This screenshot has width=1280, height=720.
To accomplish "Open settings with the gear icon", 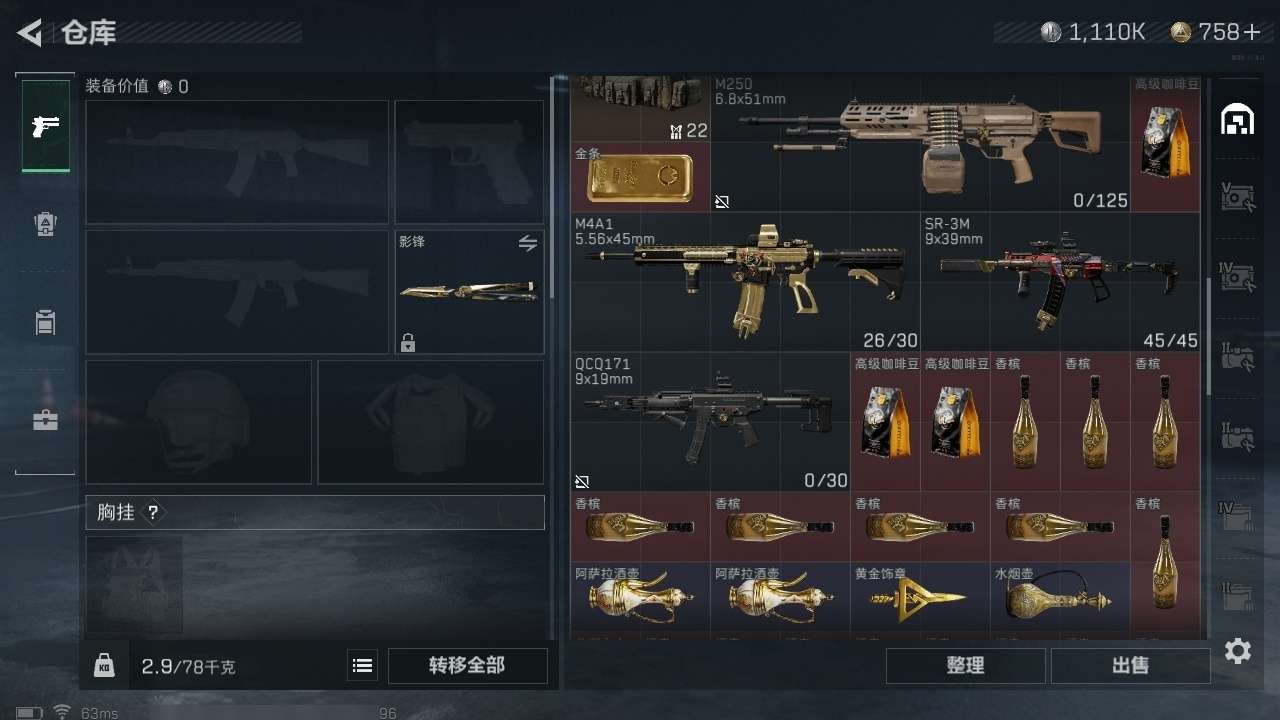I will (x=1238, y=652).
